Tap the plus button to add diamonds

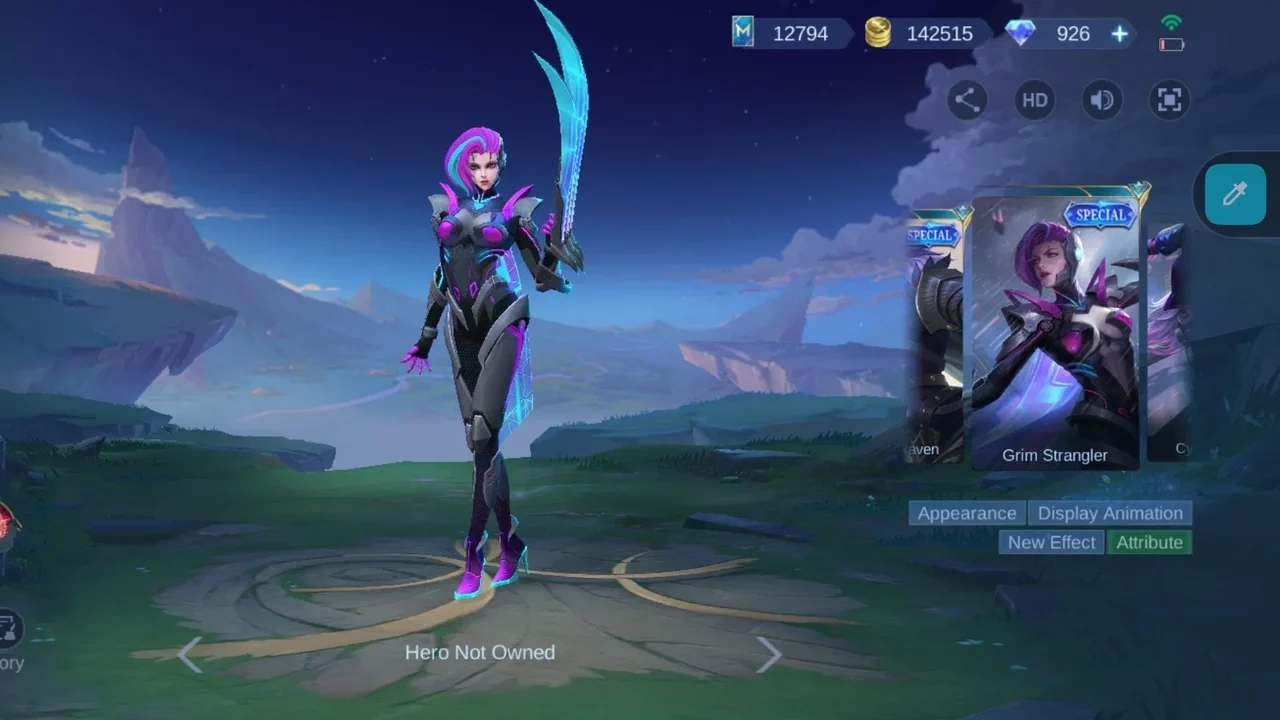coord(1119,34)
